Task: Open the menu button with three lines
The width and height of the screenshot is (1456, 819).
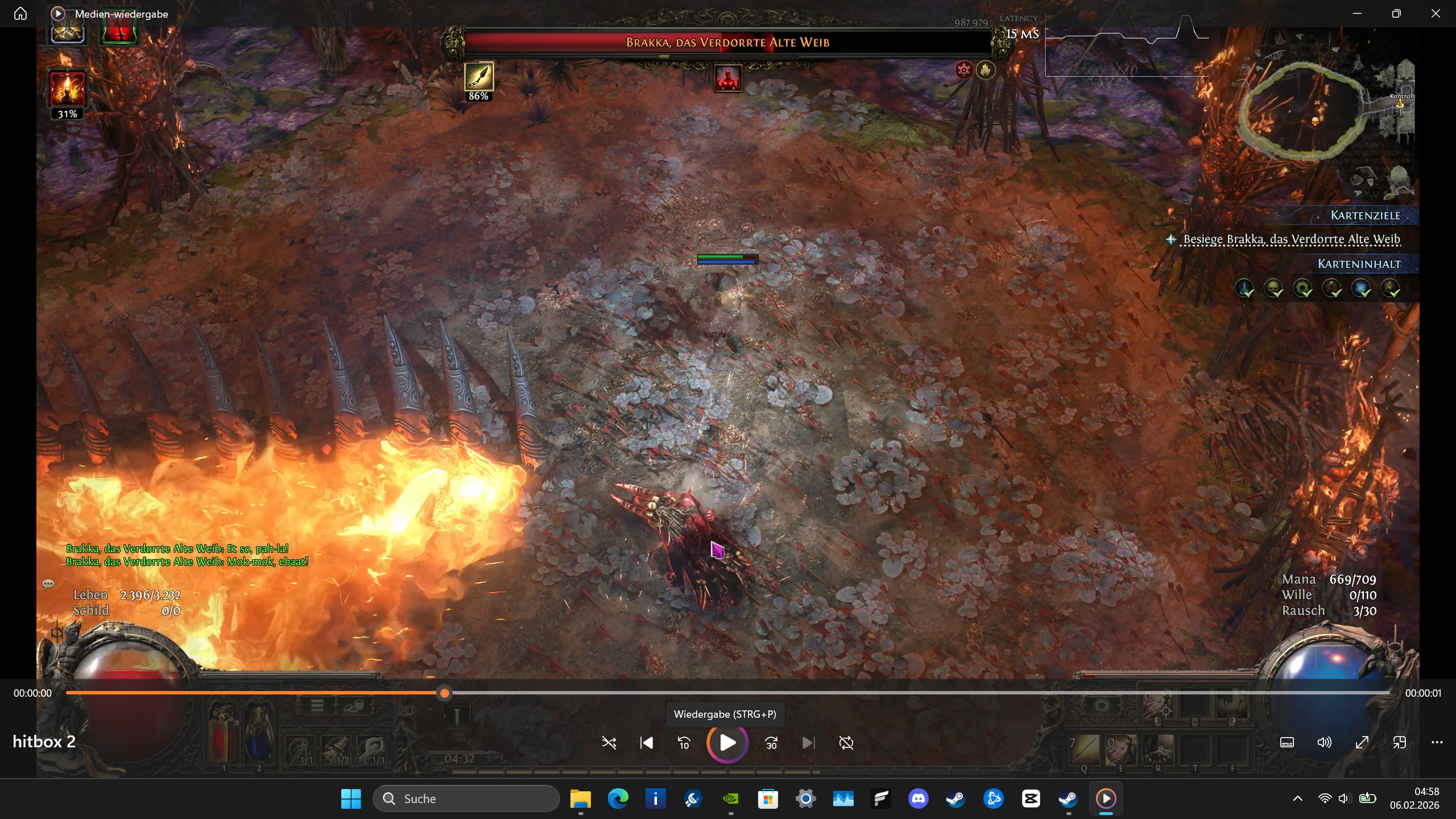Action: click(317, 706)
